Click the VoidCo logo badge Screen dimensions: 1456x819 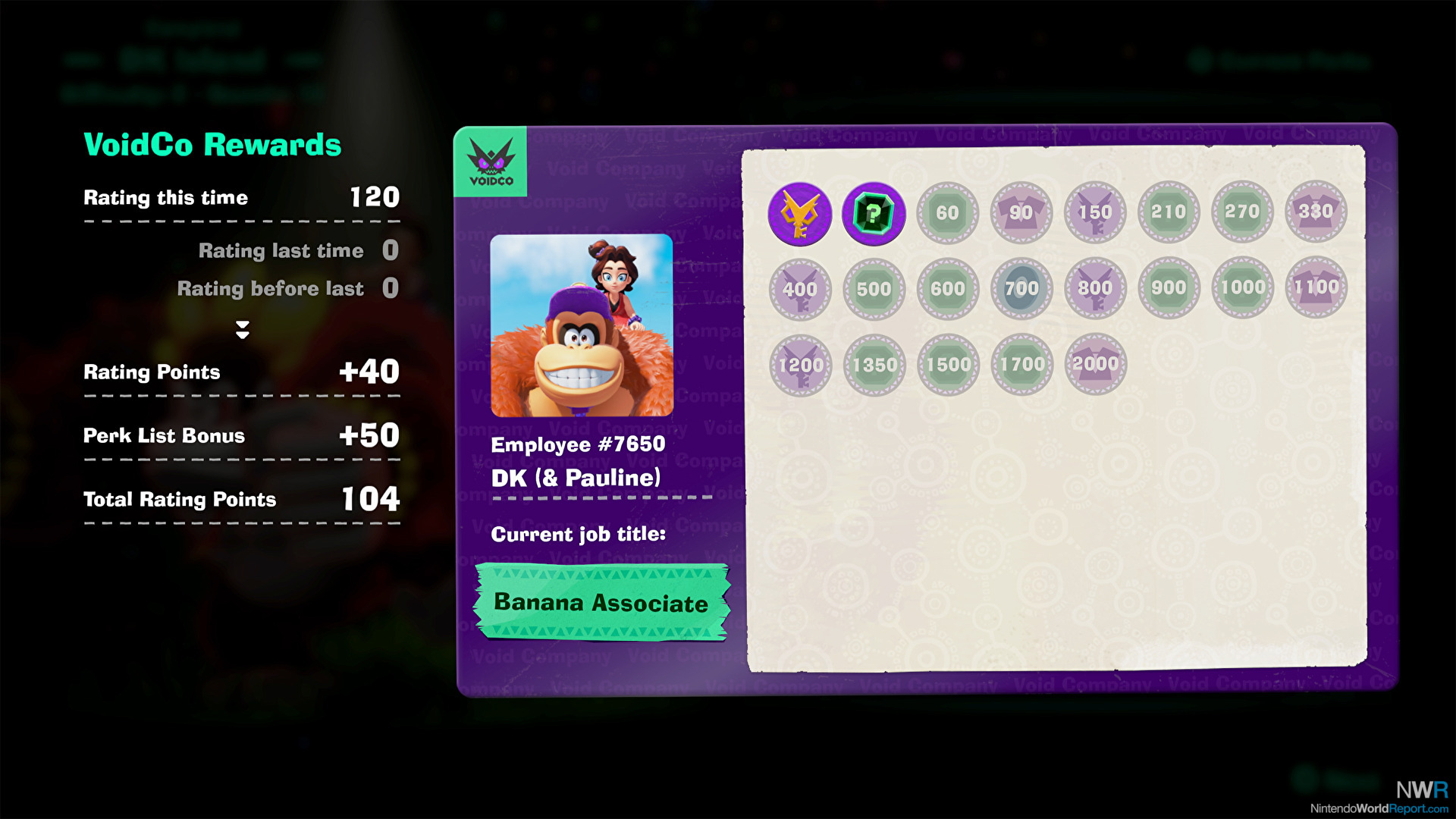tap(491, 162)
